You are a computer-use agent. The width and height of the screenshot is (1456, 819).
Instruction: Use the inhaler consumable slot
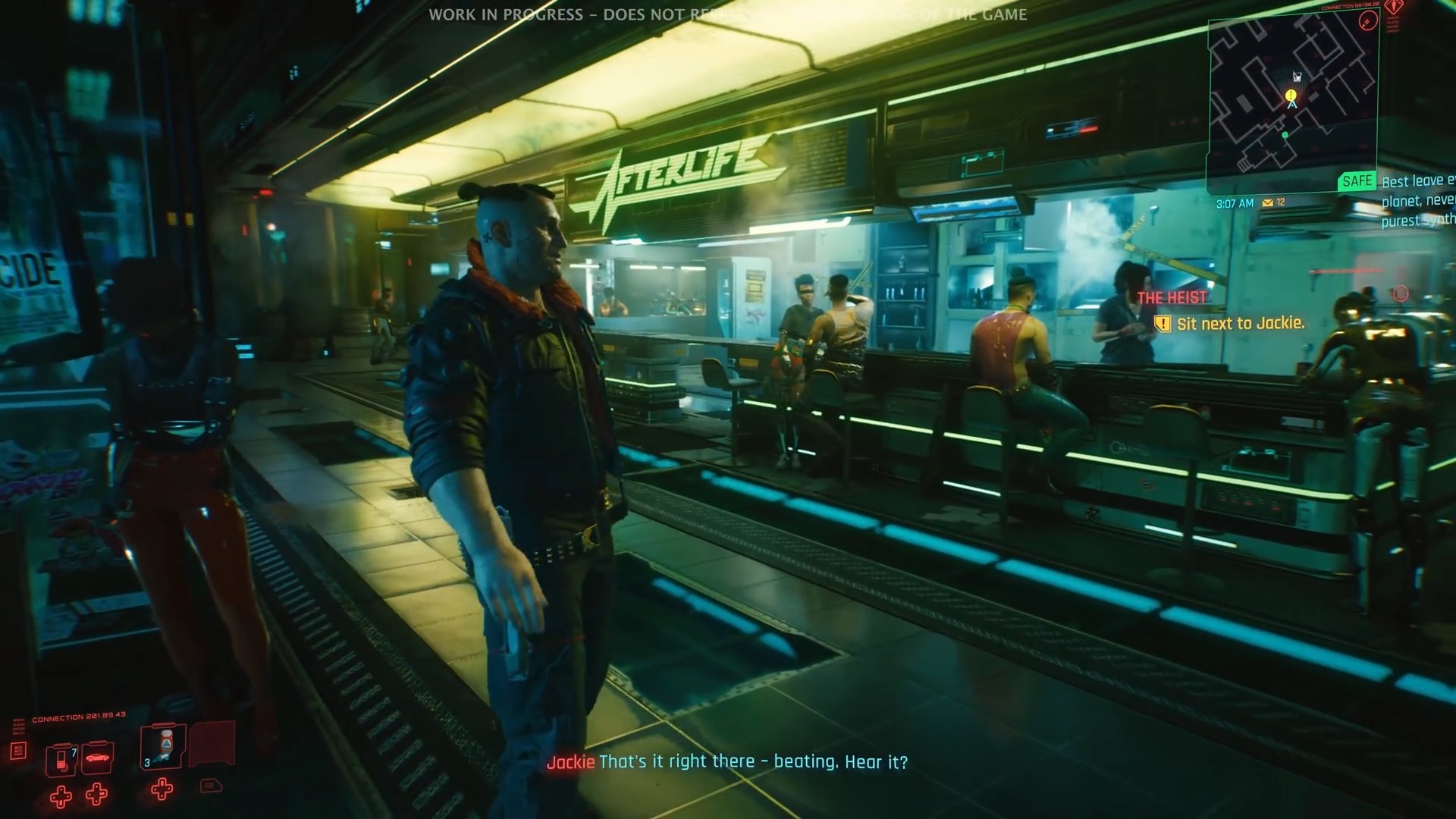163,748
